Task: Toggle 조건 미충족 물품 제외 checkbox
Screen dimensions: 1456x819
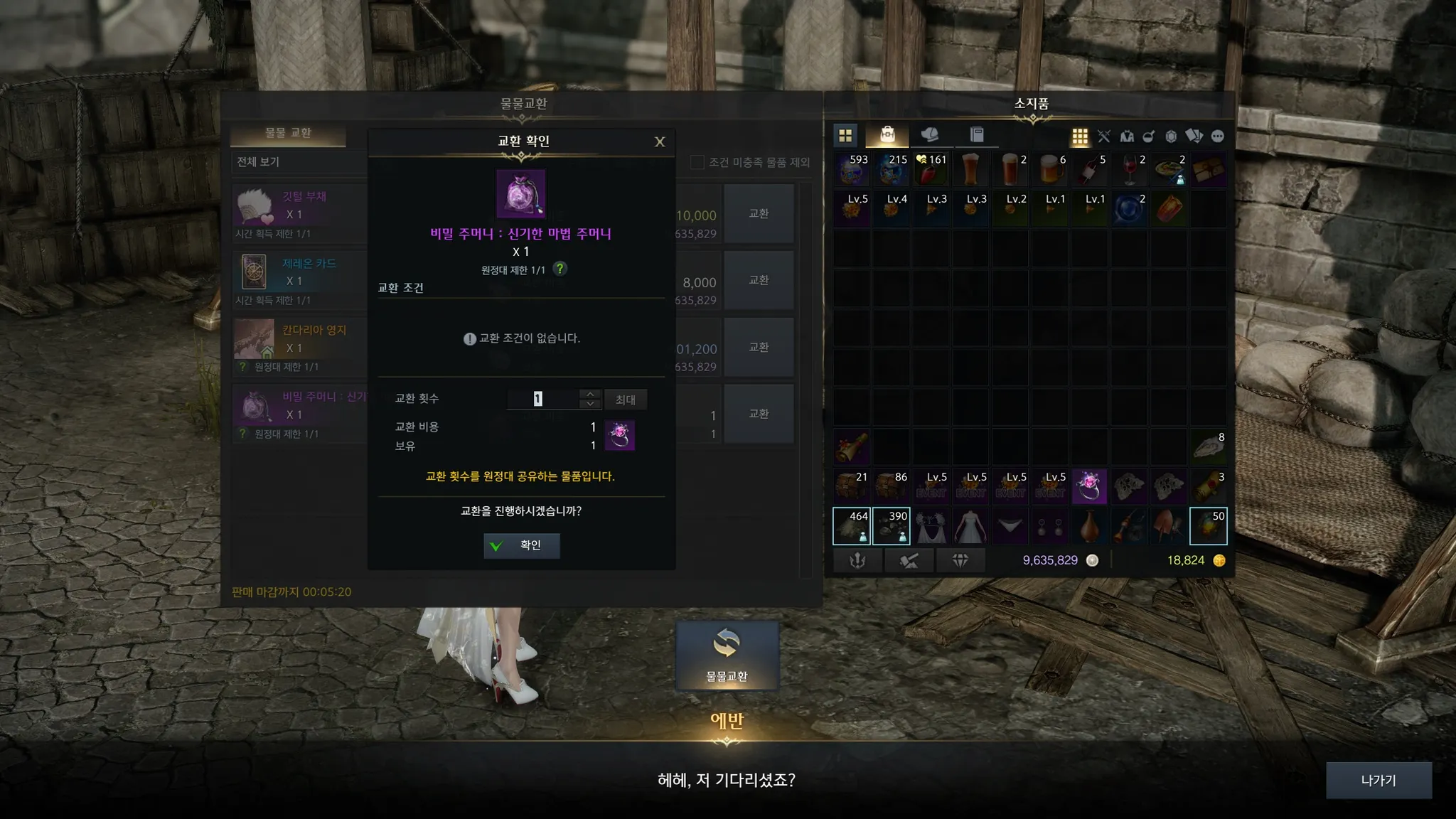Action: [x=697, y=162]
